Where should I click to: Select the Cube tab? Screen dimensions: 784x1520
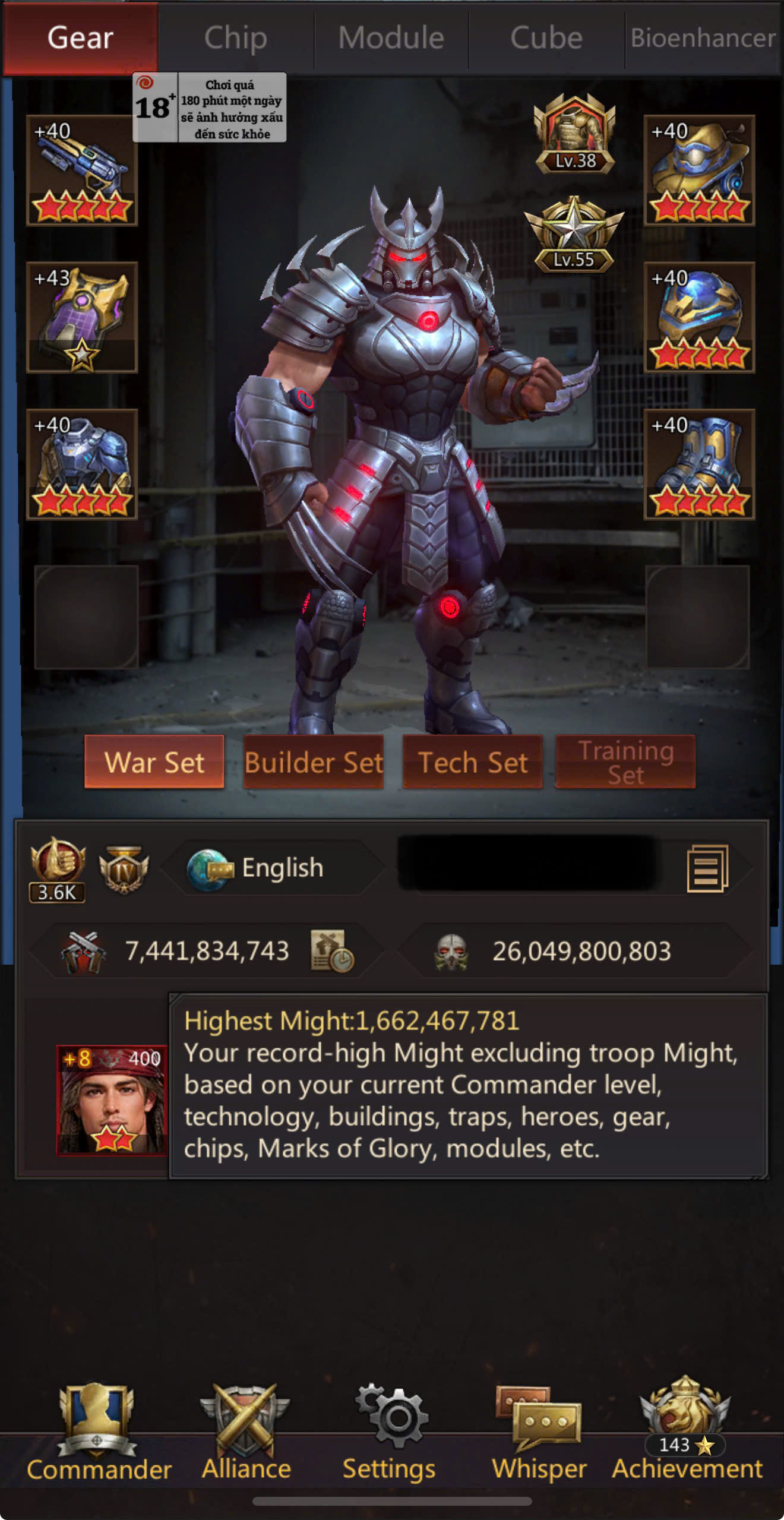coord(546,38)
